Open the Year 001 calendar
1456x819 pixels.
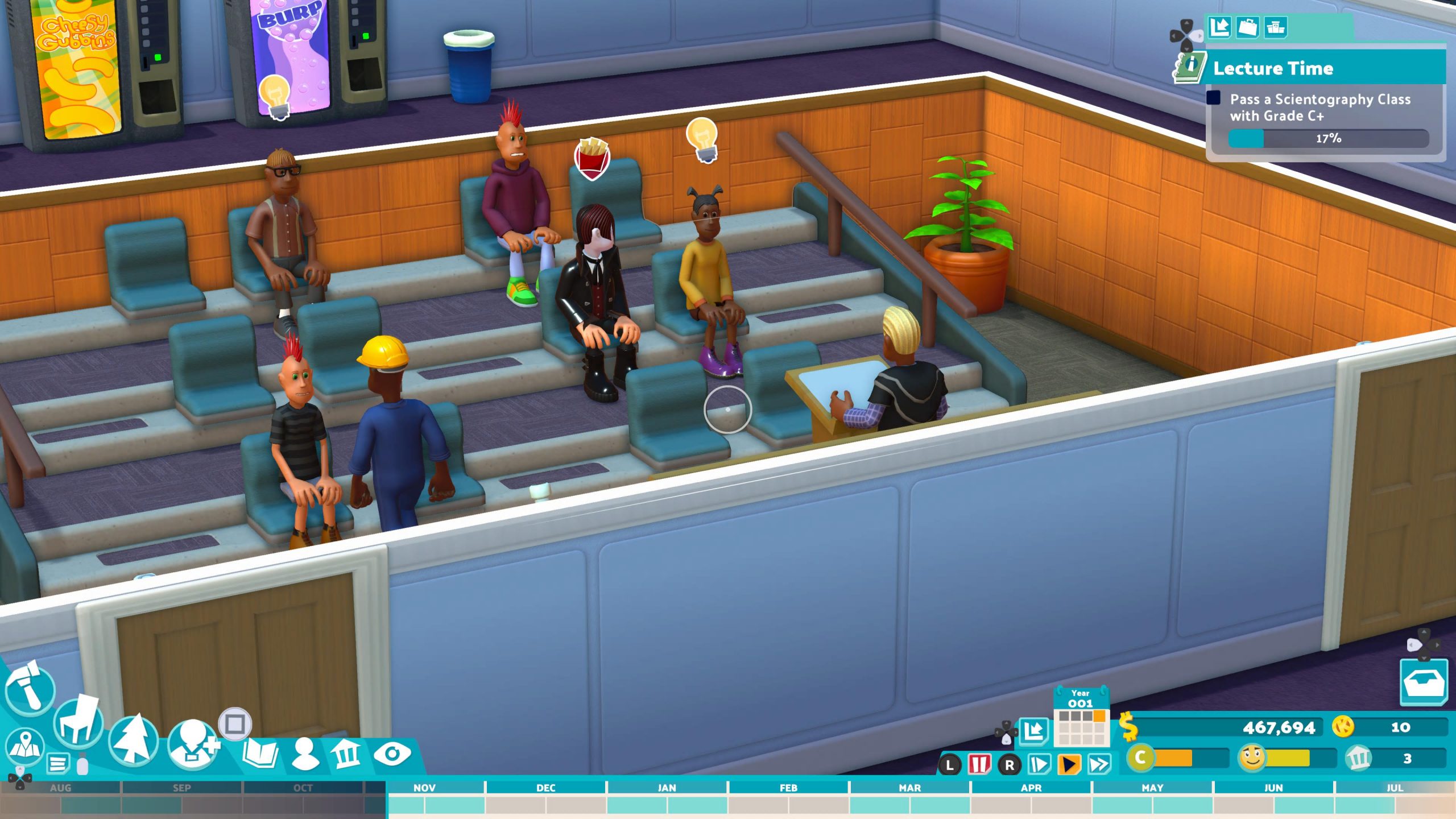(x=1081, y=718)
